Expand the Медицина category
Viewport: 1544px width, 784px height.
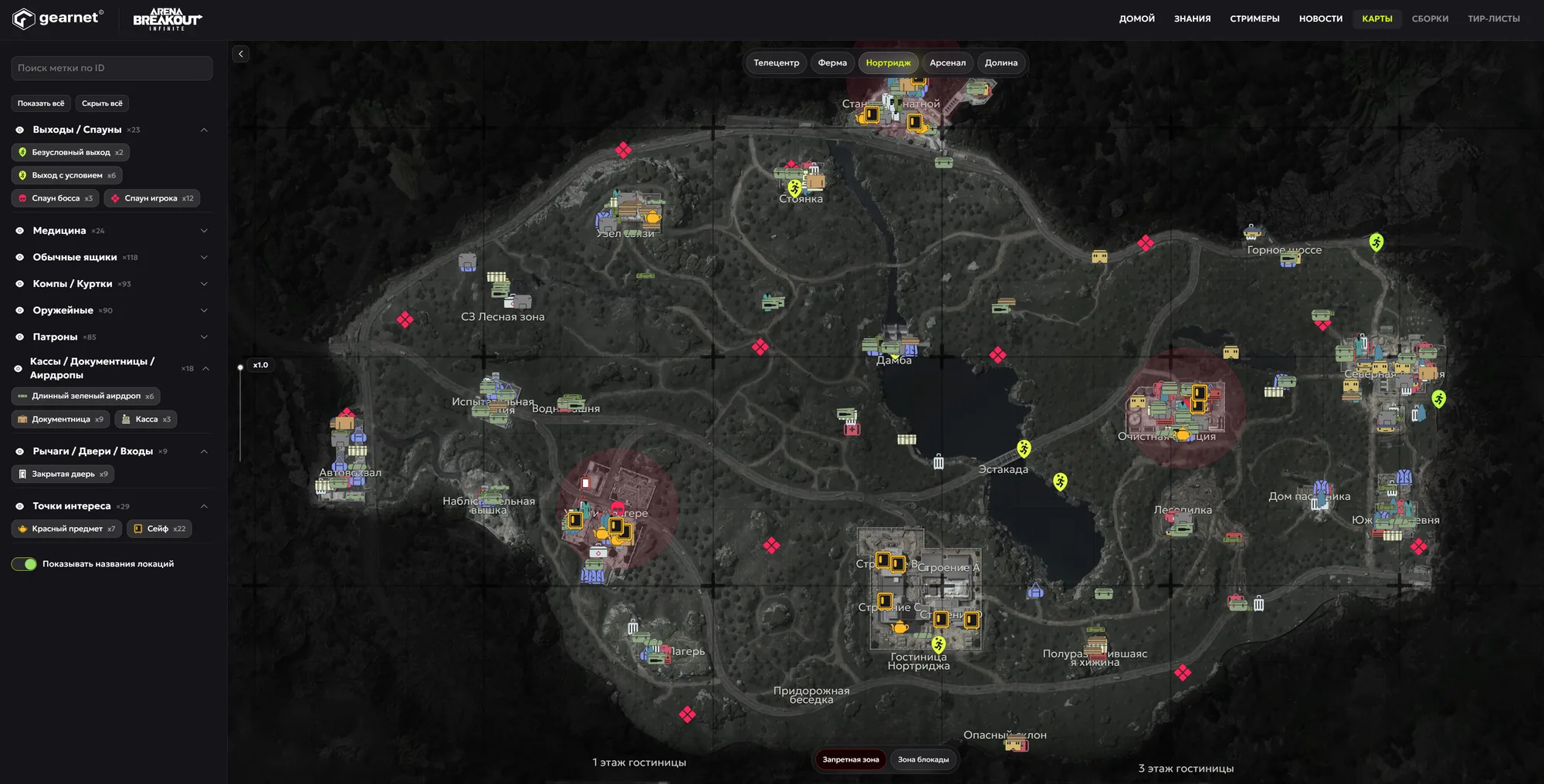point(204,231)
